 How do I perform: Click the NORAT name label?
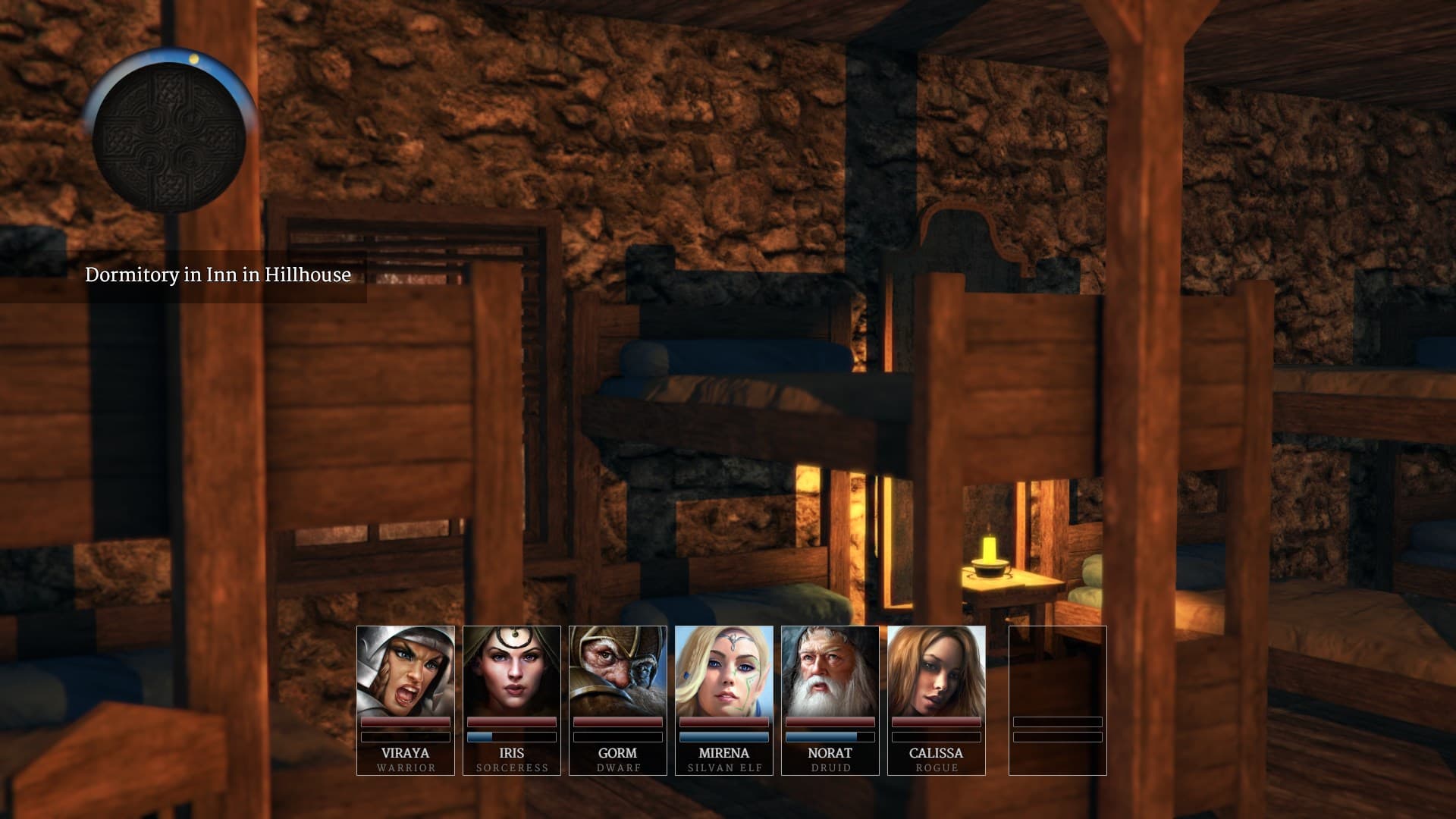click(x=830, y=753)
